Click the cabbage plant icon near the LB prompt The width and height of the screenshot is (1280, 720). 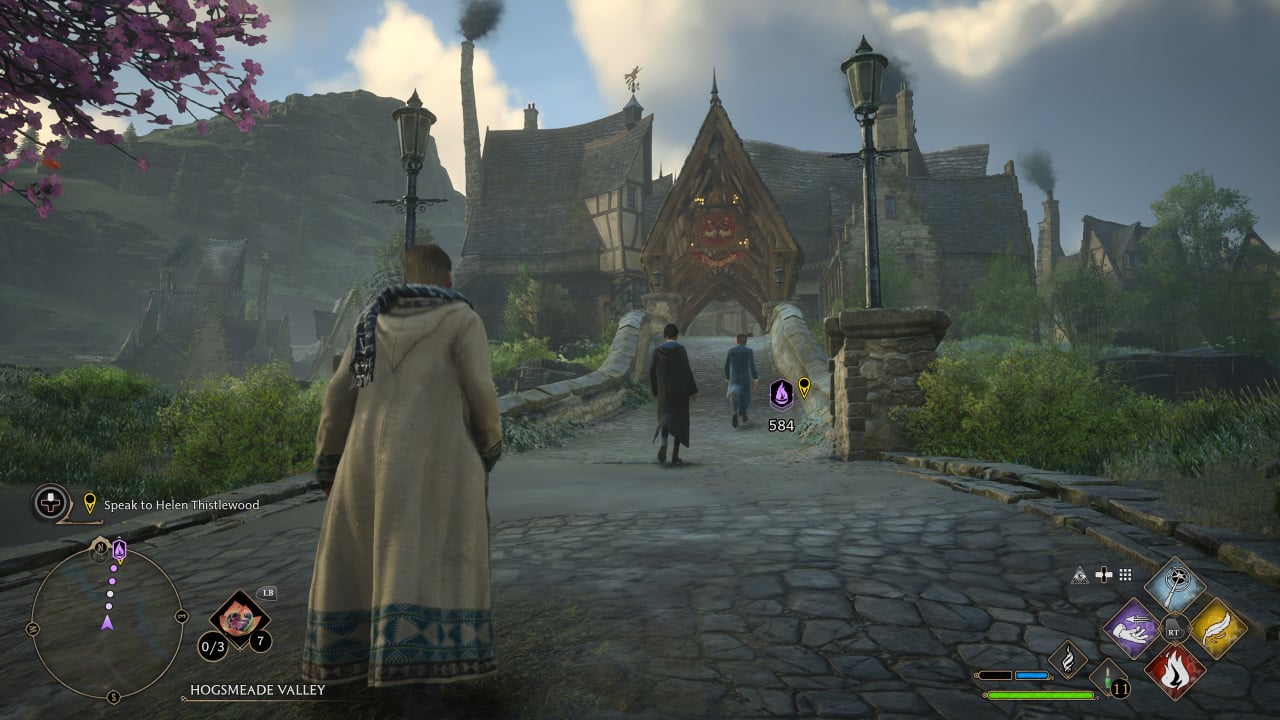point(240,618)
